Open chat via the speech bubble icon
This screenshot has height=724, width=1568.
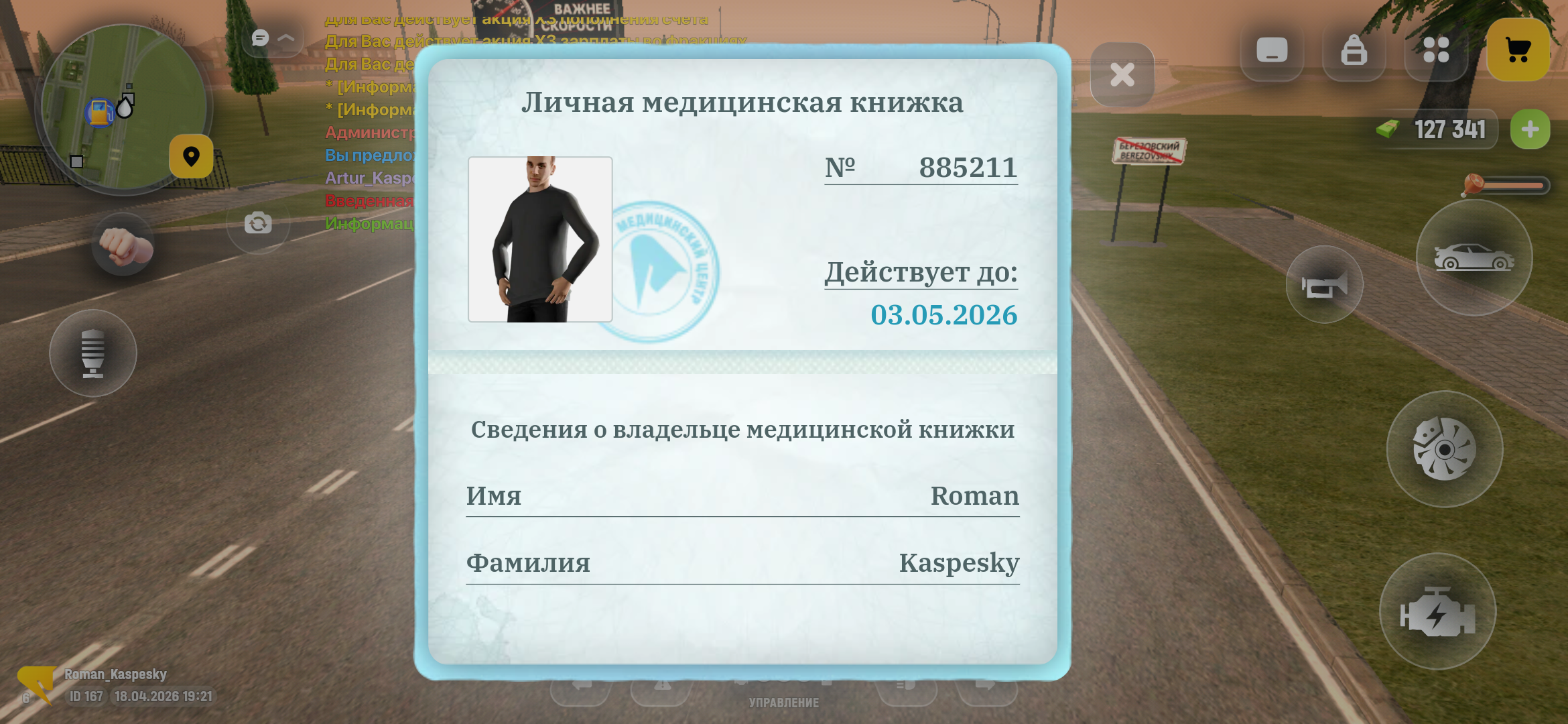(260, 39)
